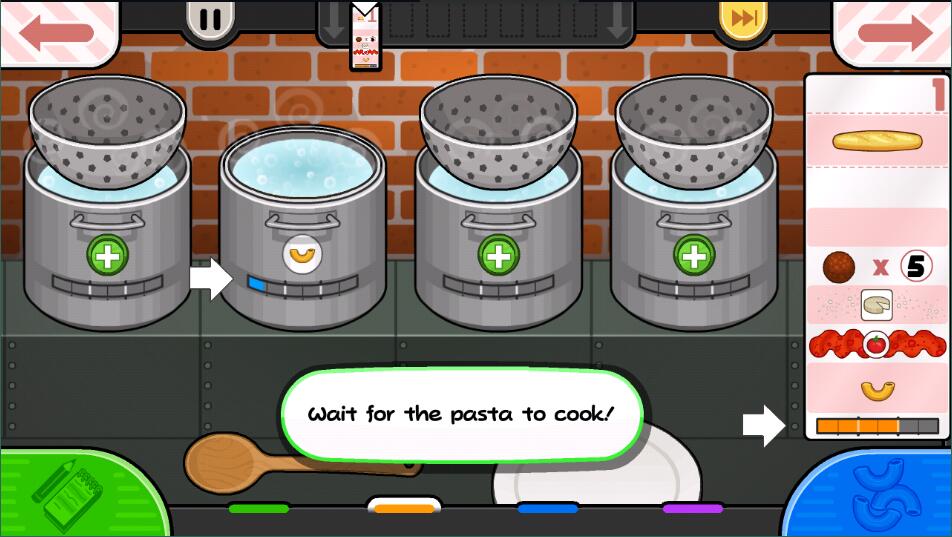Switch to the orange station tab

coord(404,508)
